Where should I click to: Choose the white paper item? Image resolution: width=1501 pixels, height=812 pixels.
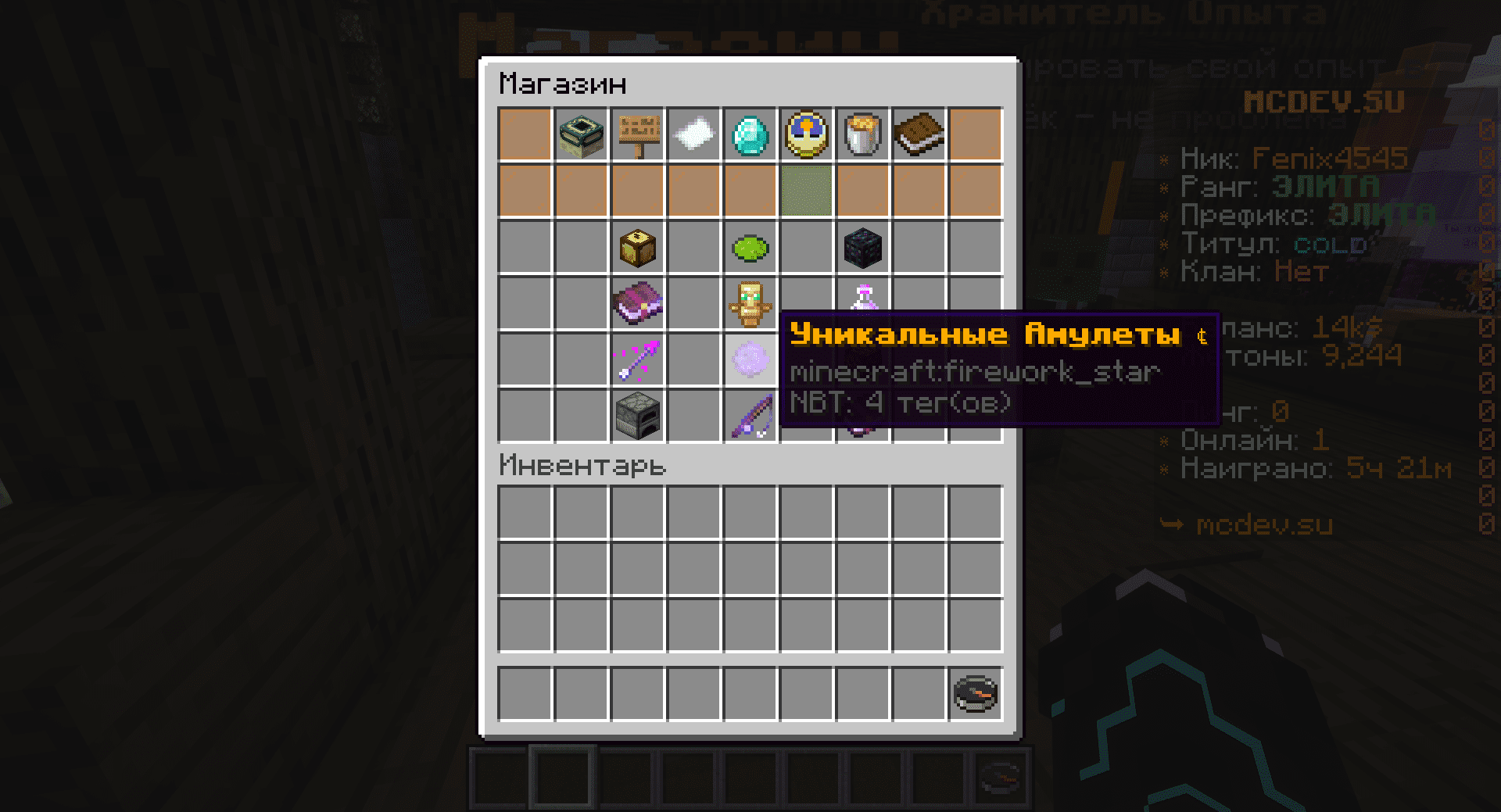694,134
